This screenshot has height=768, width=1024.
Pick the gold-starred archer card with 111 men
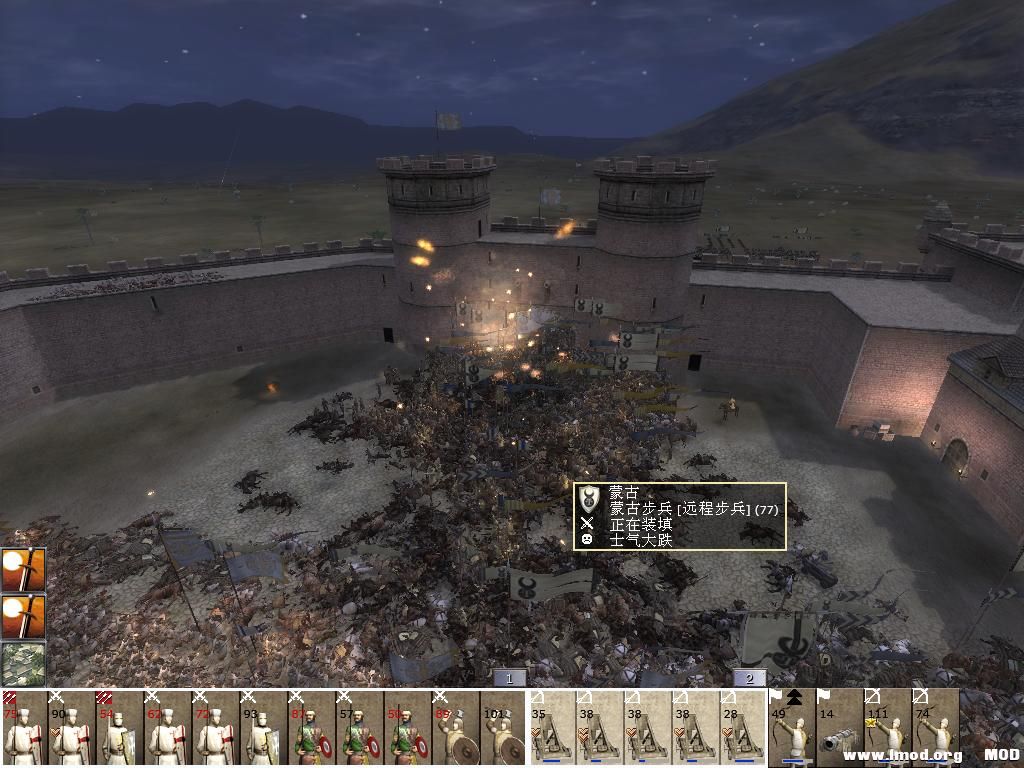click(887, 728)
